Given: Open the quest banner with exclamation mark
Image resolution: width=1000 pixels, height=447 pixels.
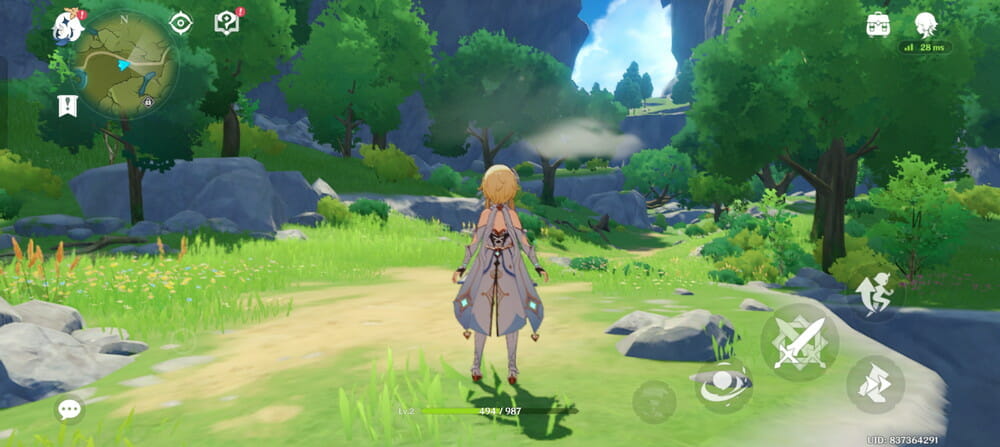Looking at the screenshot, I should click(68, 105).
